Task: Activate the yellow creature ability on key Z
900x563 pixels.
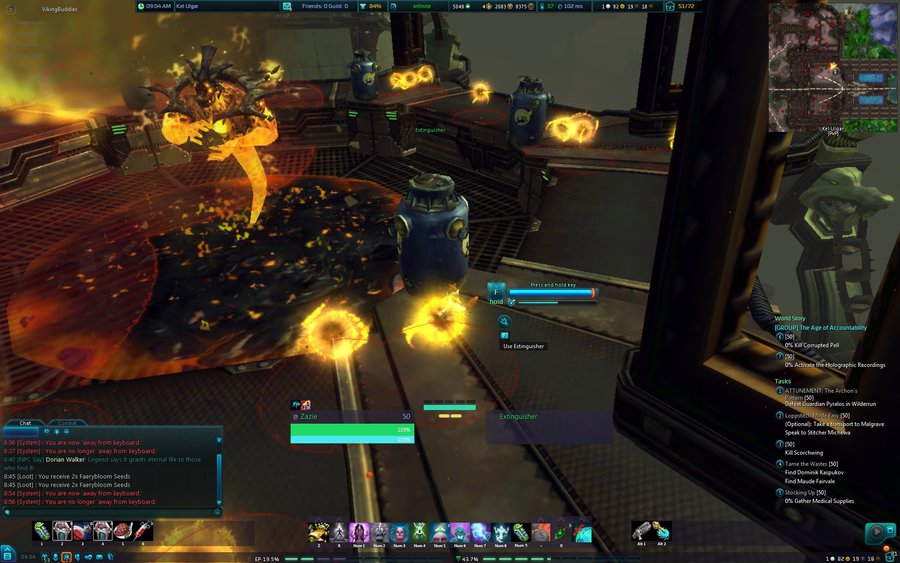Action: coord(318,531)
